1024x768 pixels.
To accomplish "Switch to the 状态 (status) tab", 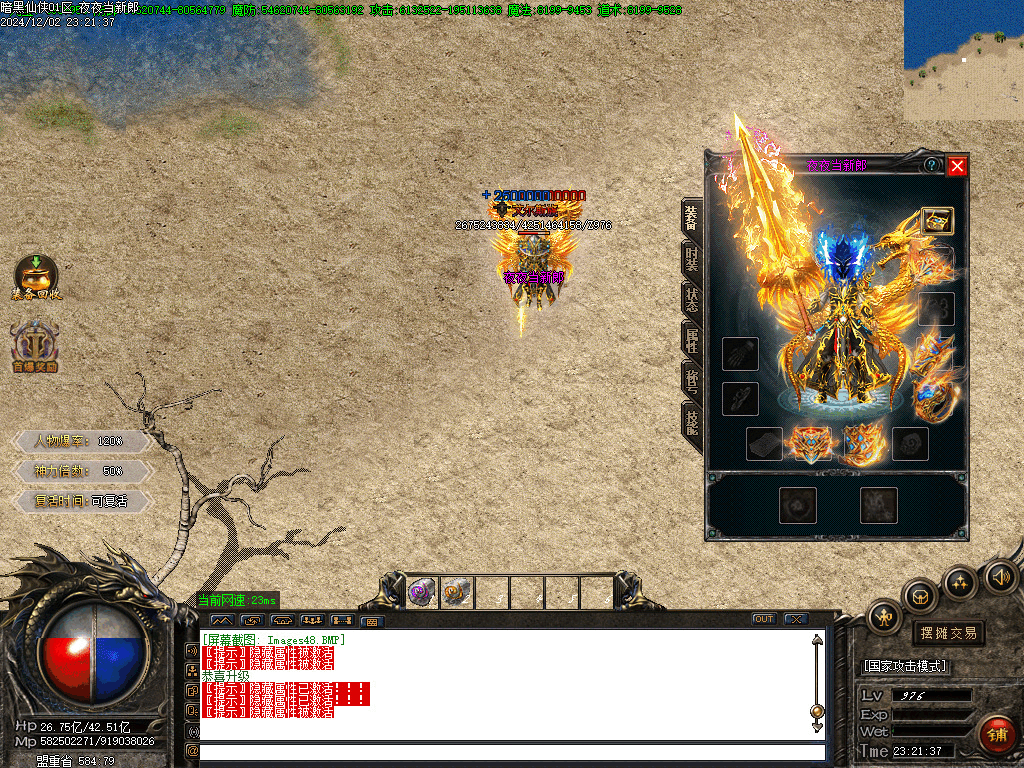I will (692, 299).
